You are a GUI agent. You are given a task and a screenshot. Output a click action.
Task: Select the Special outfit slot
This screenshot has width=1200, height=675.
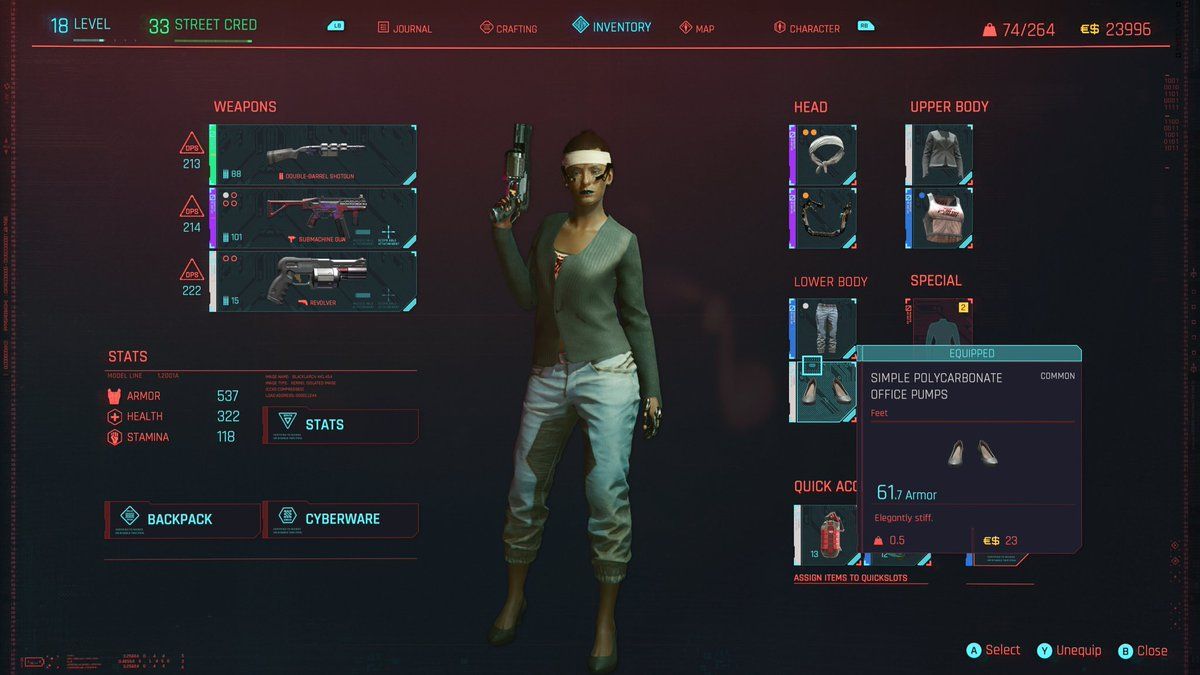[x=939, y=323]
